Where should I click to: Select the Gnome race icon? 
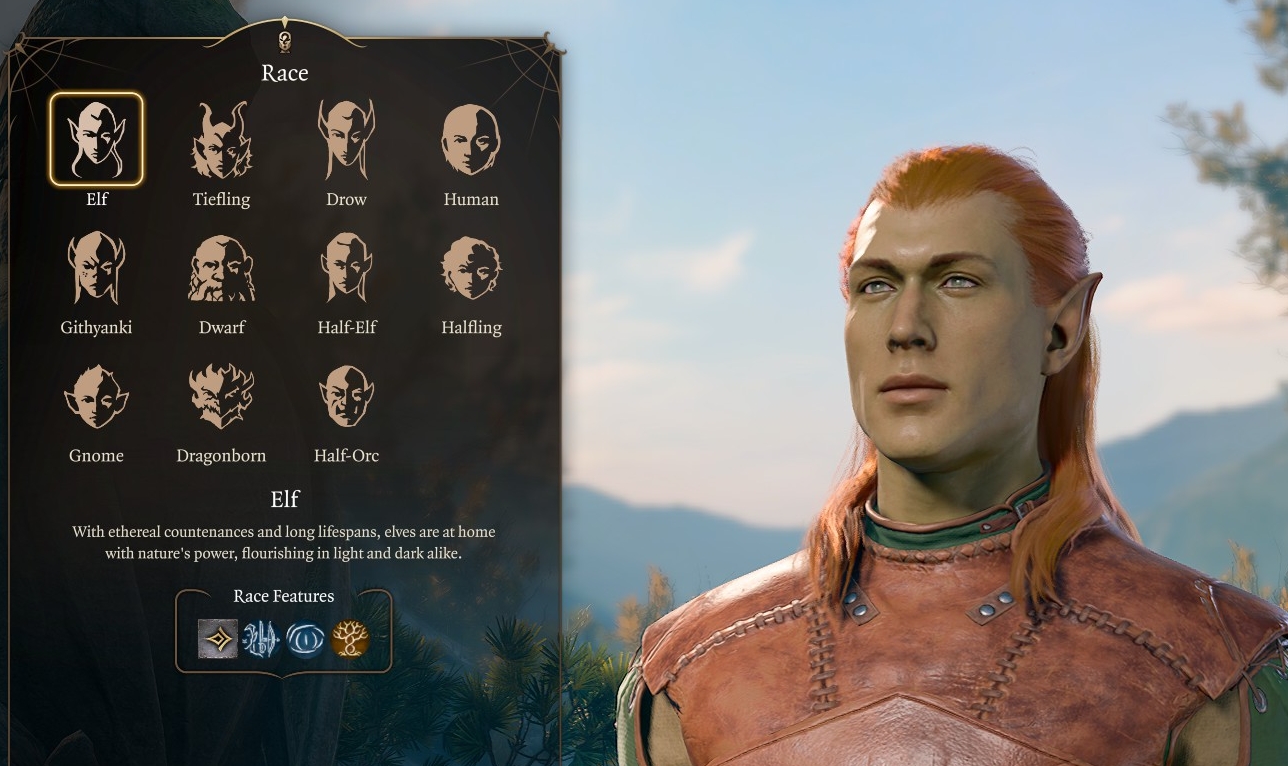(96, 395)
